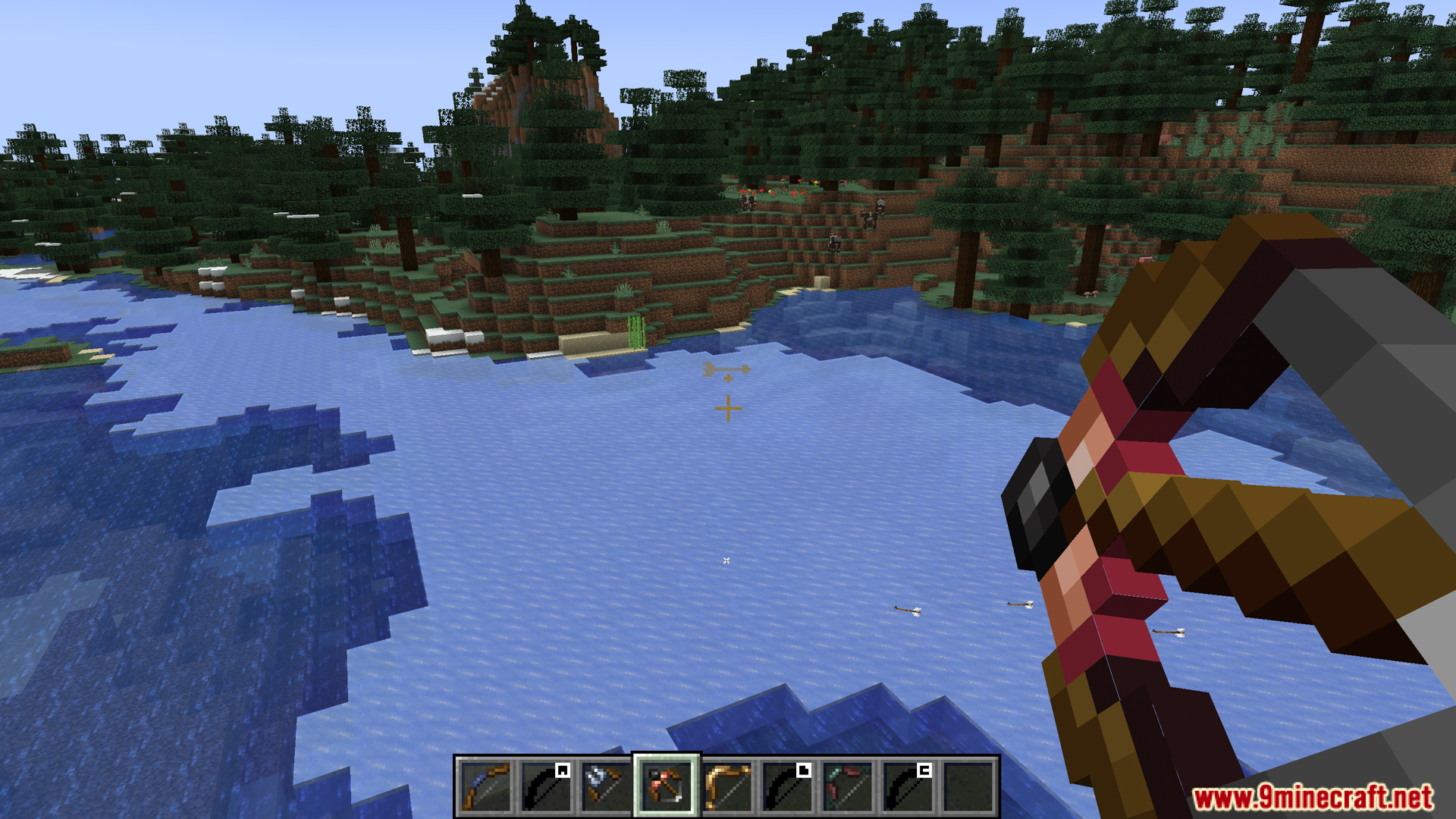The height and width of the screenshot is (819, 1456).
Task: Select the empty last hotbar slot
Action: [968, 786]
